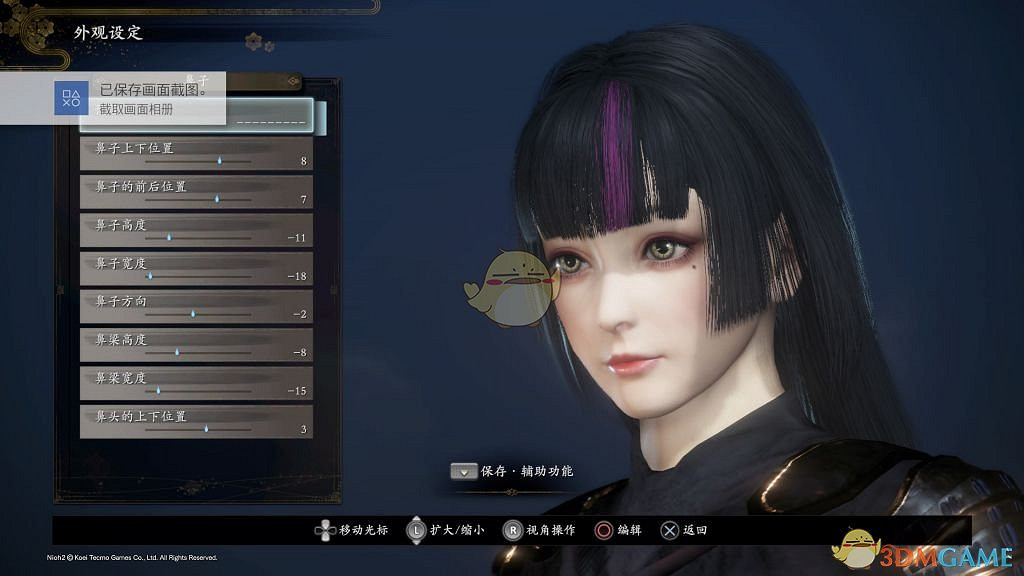1024x576 pixels.
Task: Select the 鼻头的上下位置 slider row
Action: click(196, 421)
